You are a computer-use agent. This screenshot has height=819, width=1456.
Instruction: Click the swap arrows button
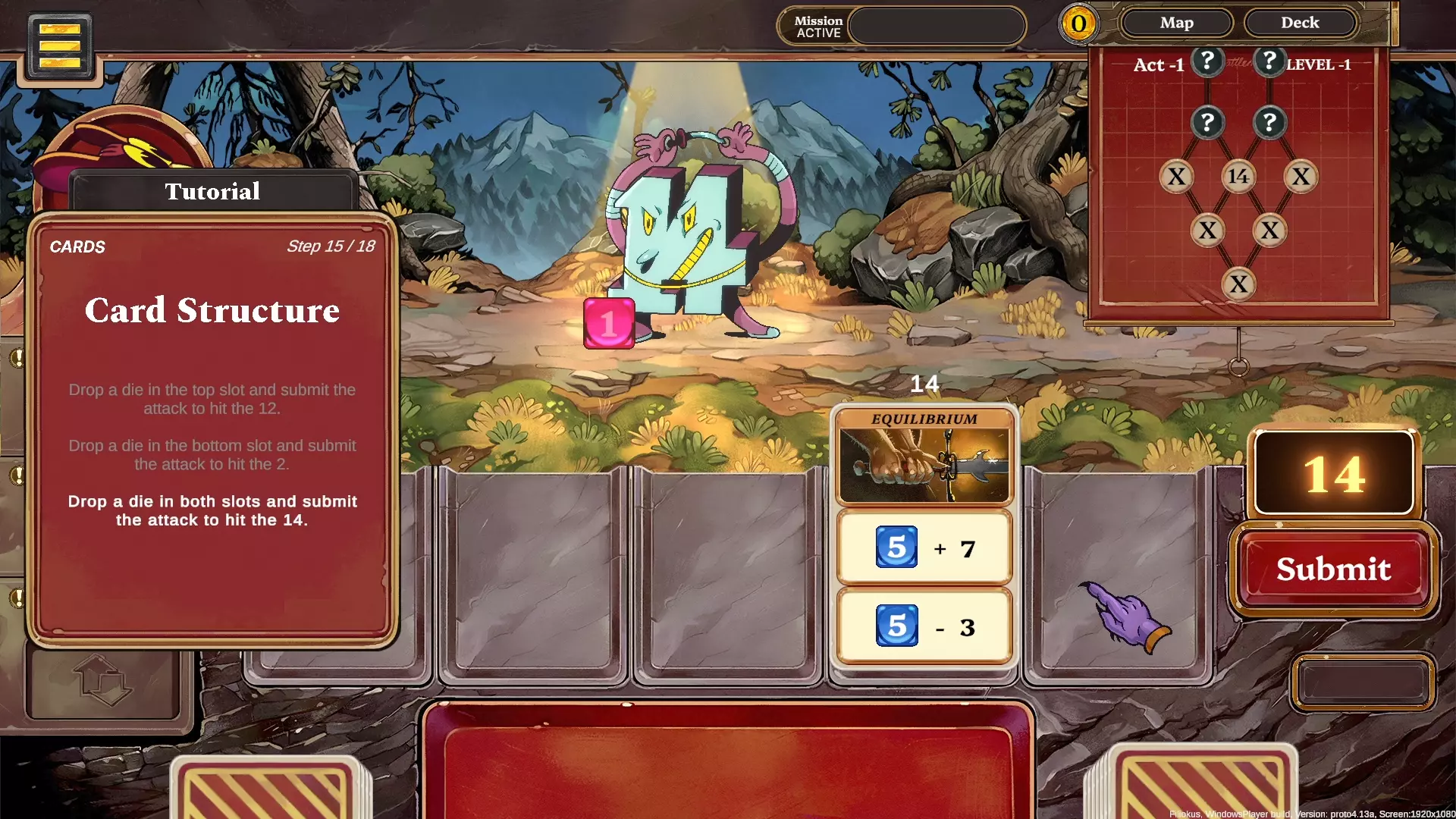[x=104, y=680]
